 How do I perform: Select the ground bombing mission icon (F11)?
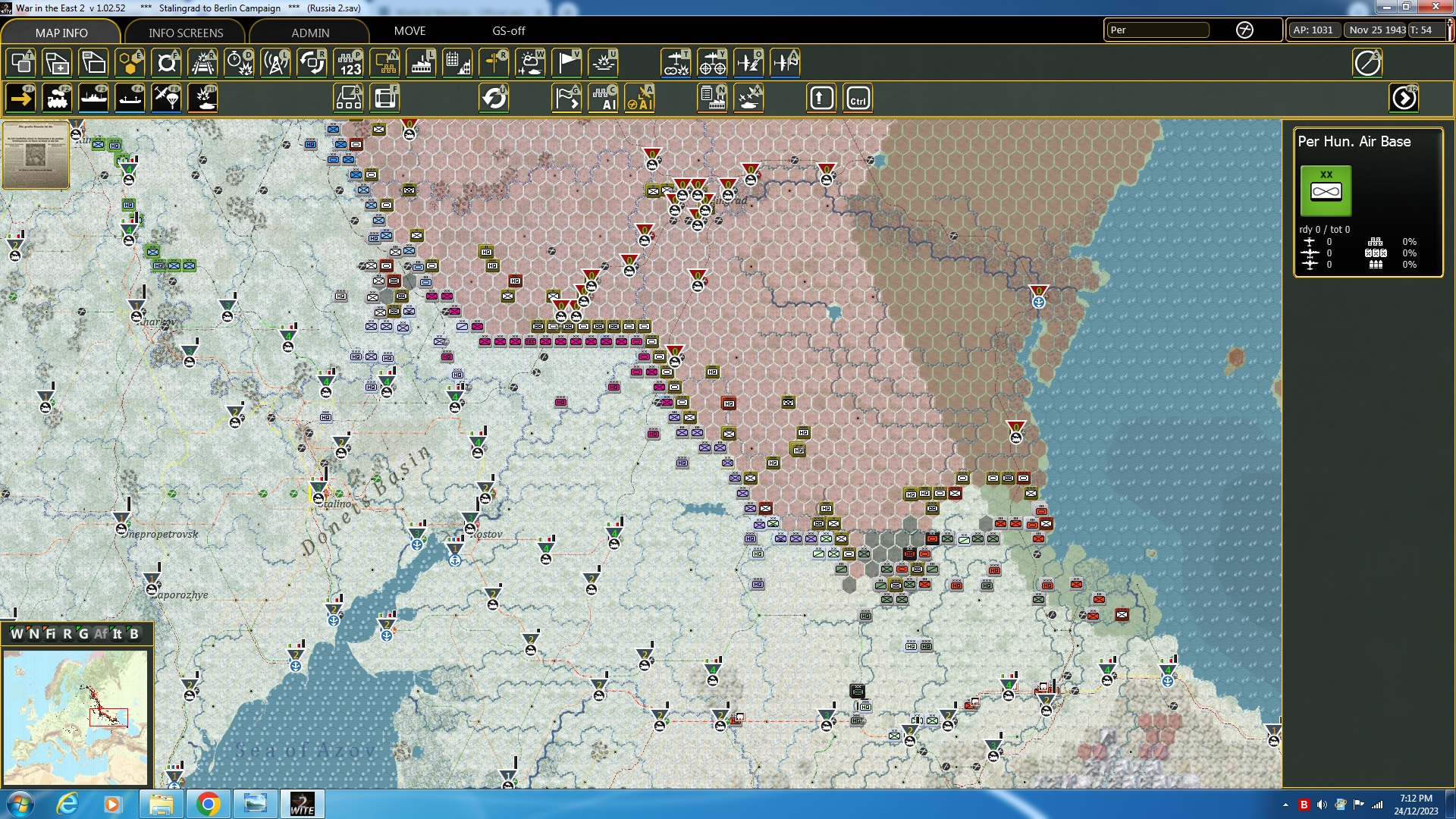coord(202,98)
